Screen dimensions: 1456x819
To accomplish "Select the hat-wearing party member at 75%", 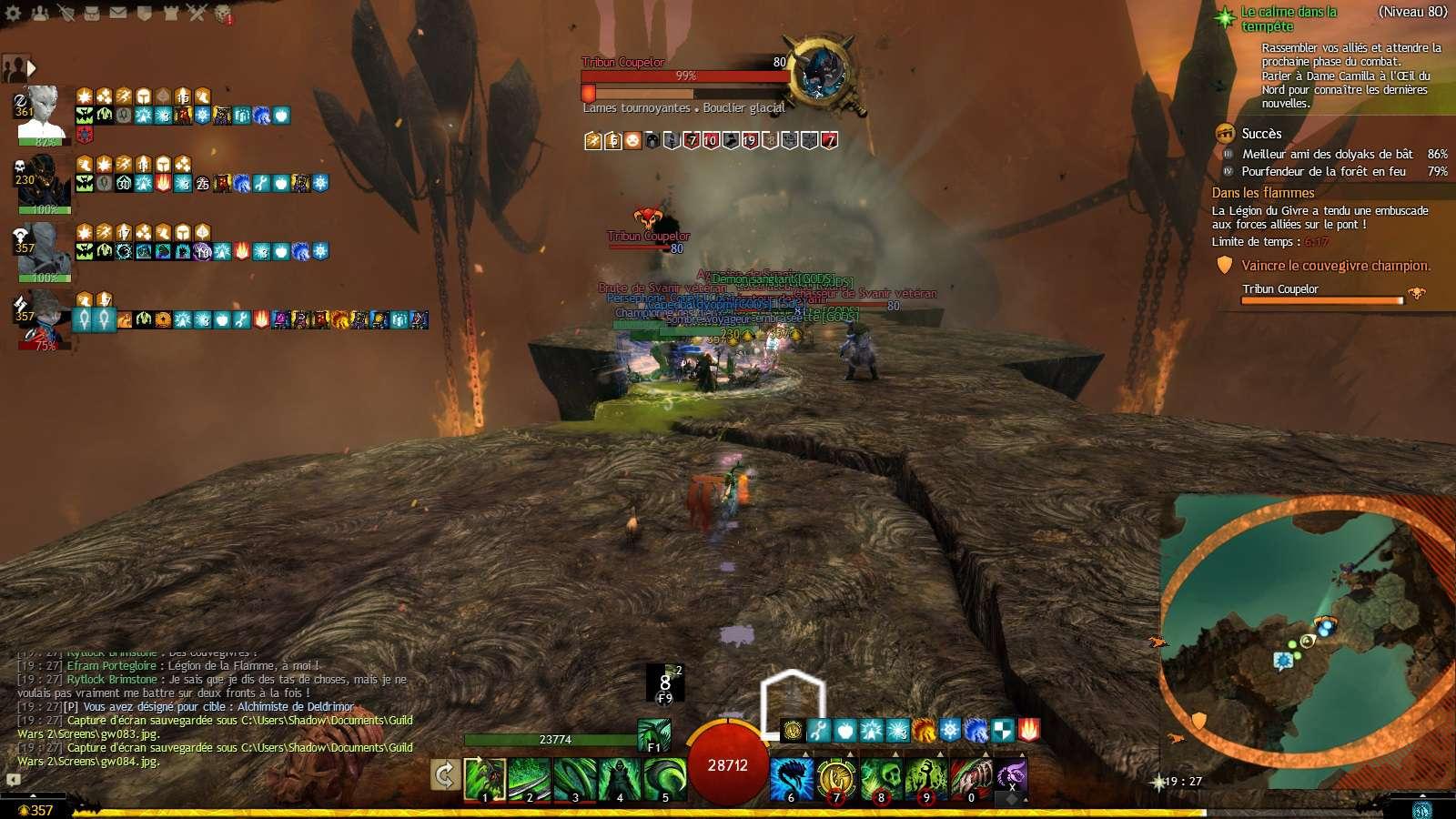I will [41, 318].
